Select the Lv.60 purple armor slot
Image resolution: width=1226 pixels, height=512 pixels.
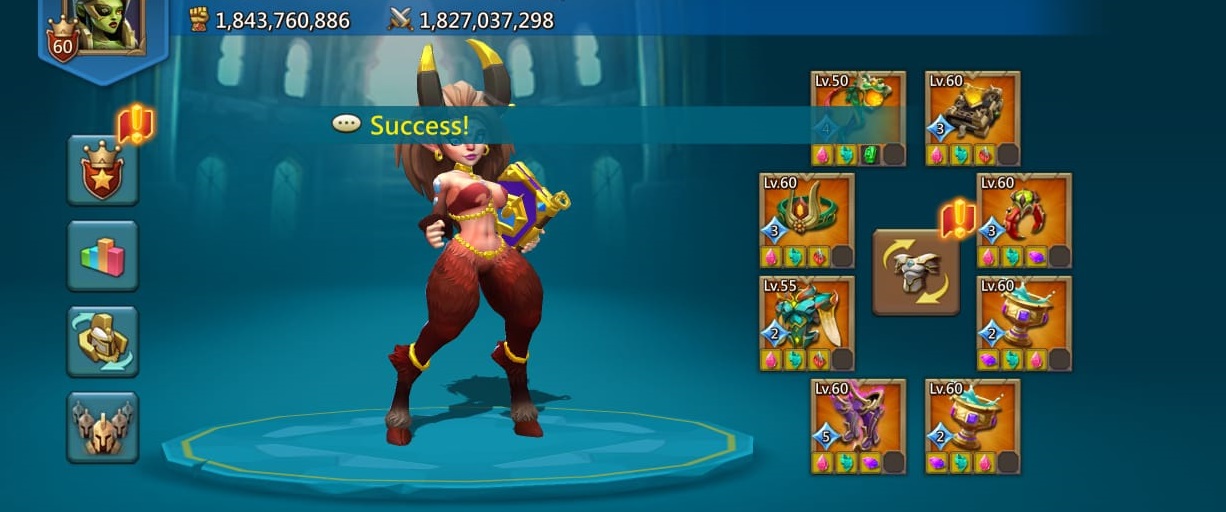pyautogui.click(x=859, y=425)
